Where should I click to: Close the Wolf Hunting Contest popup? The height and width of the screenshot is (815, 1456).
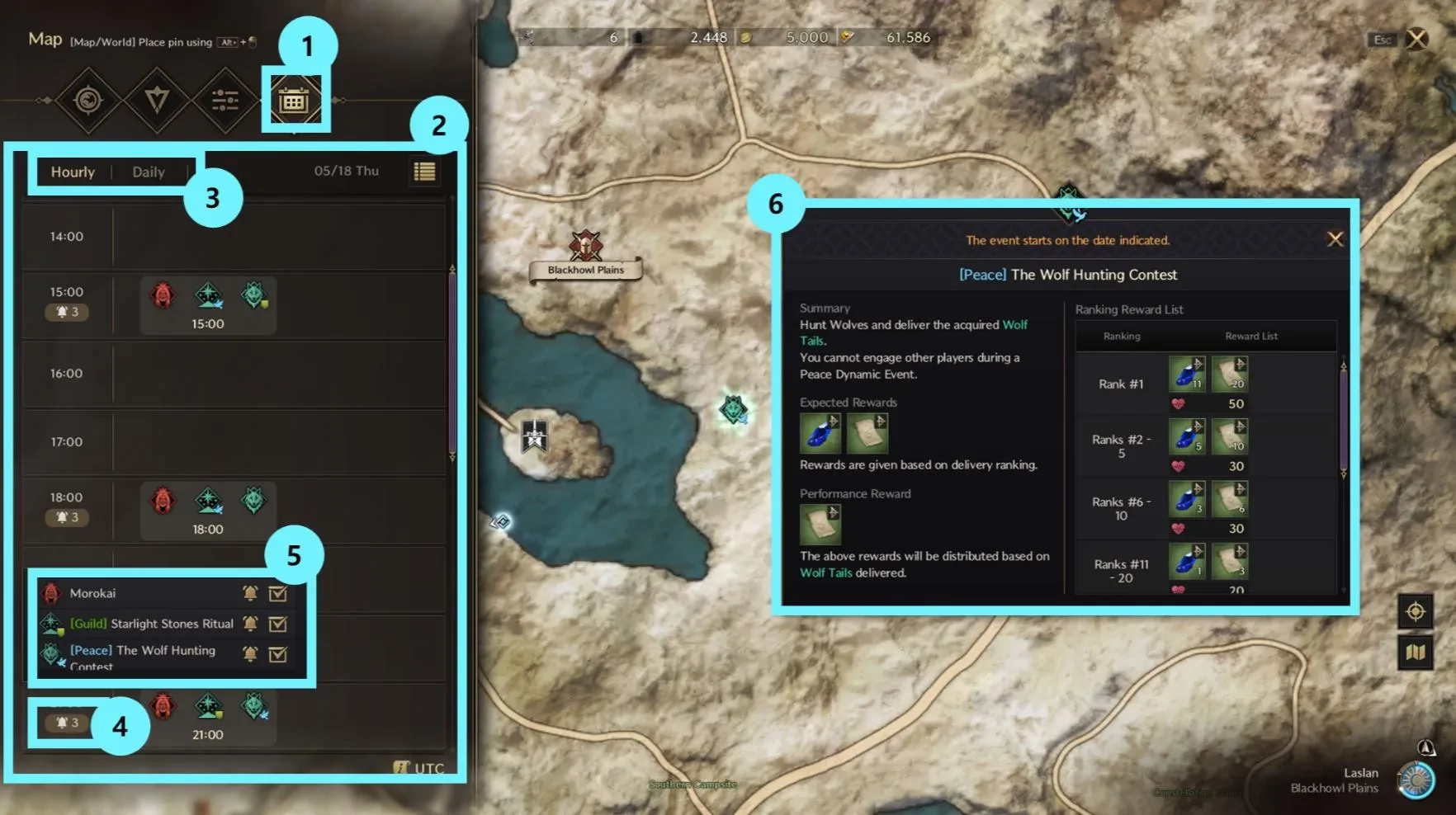tap(1335, 239)
